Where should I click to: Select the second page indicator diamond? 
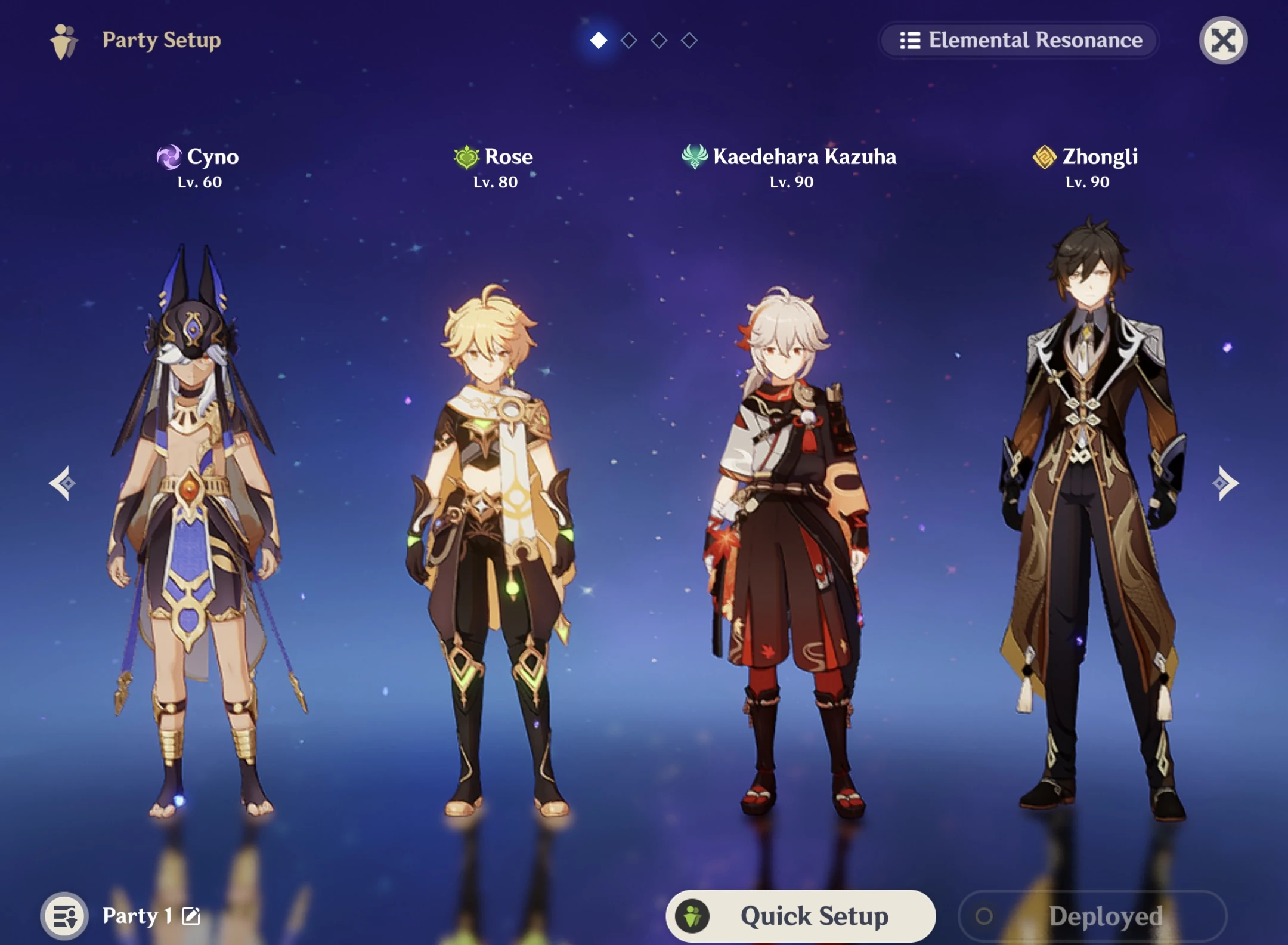(628, 41)
